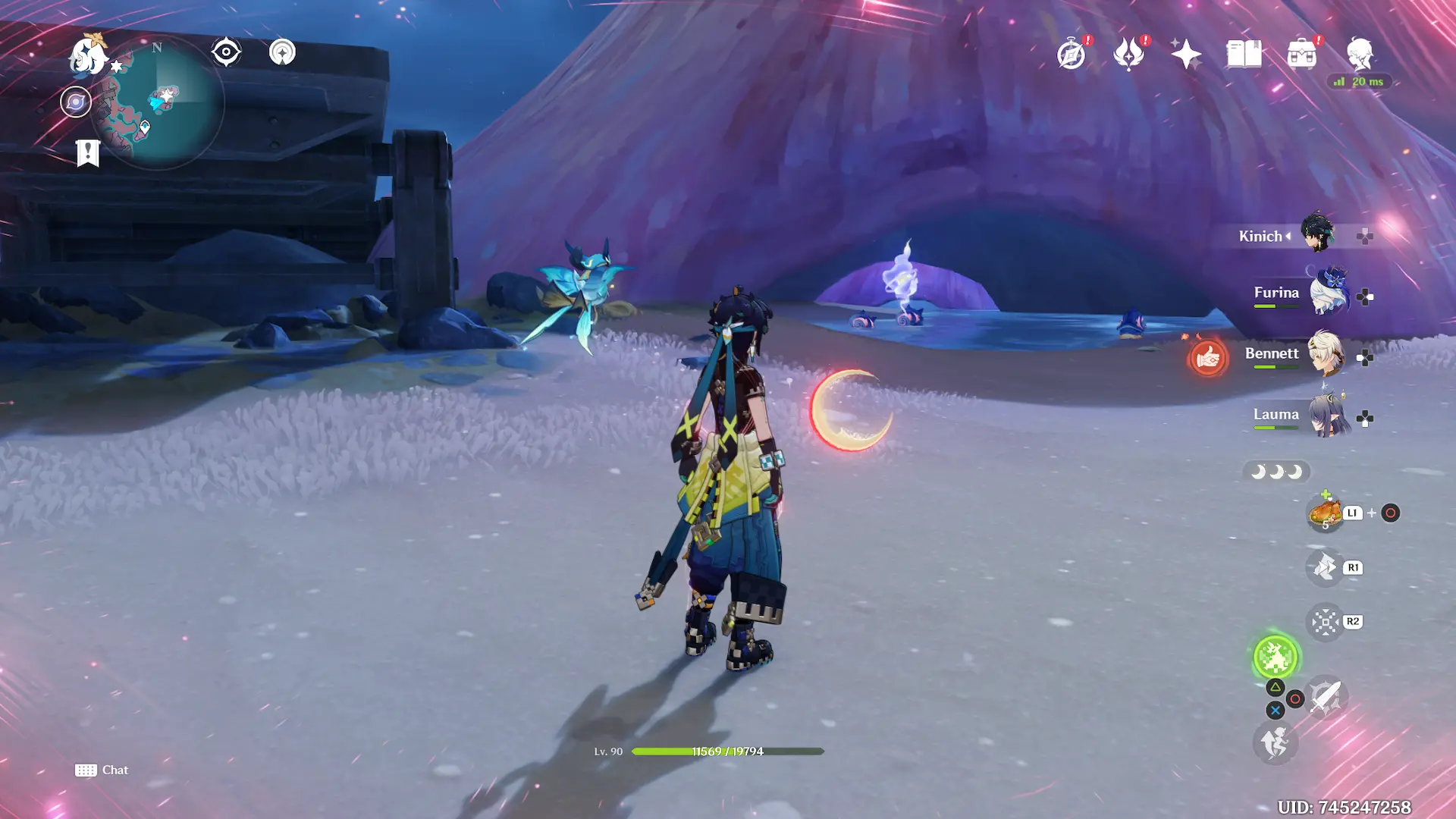Open the character profile head icon

coord(1360,55)
